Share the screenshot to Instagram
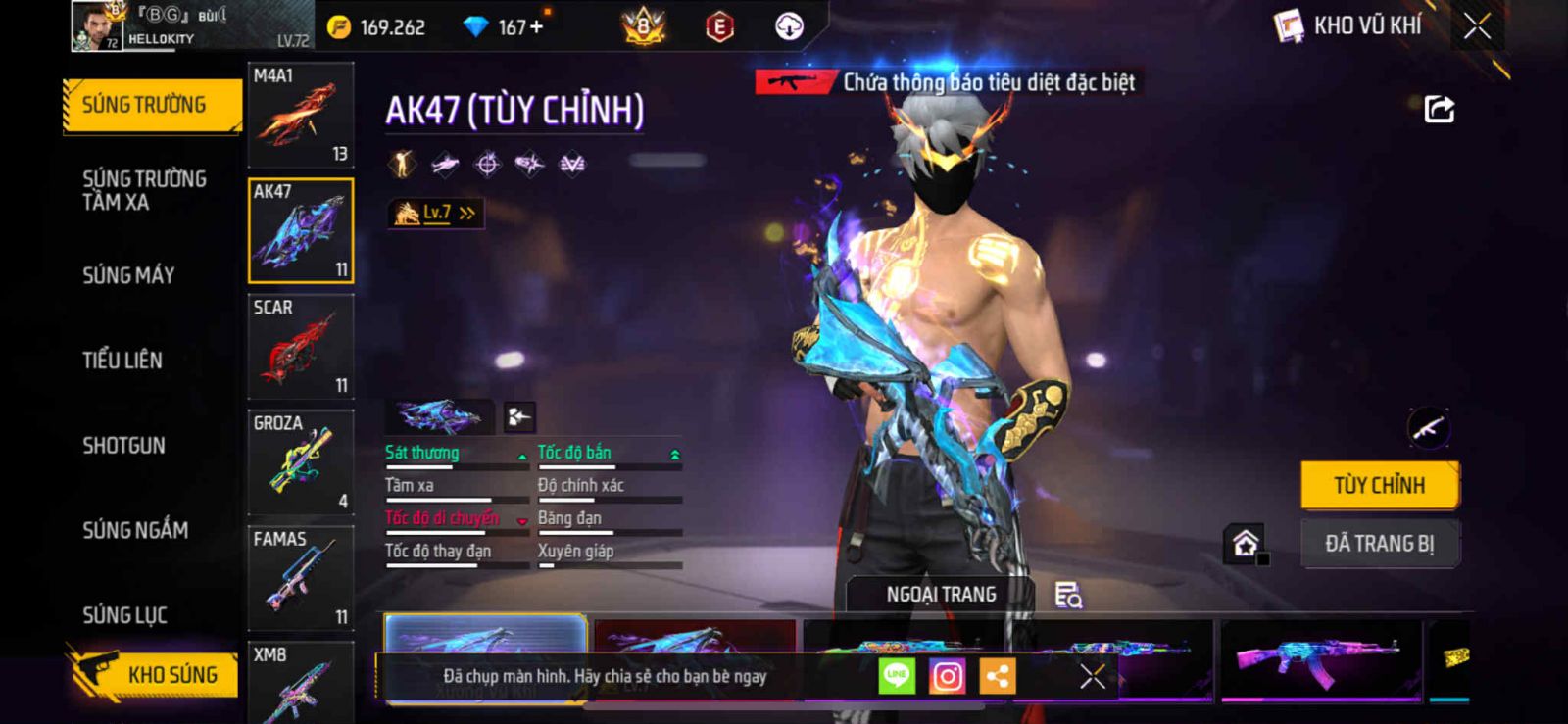 click(x=947, y=676)
